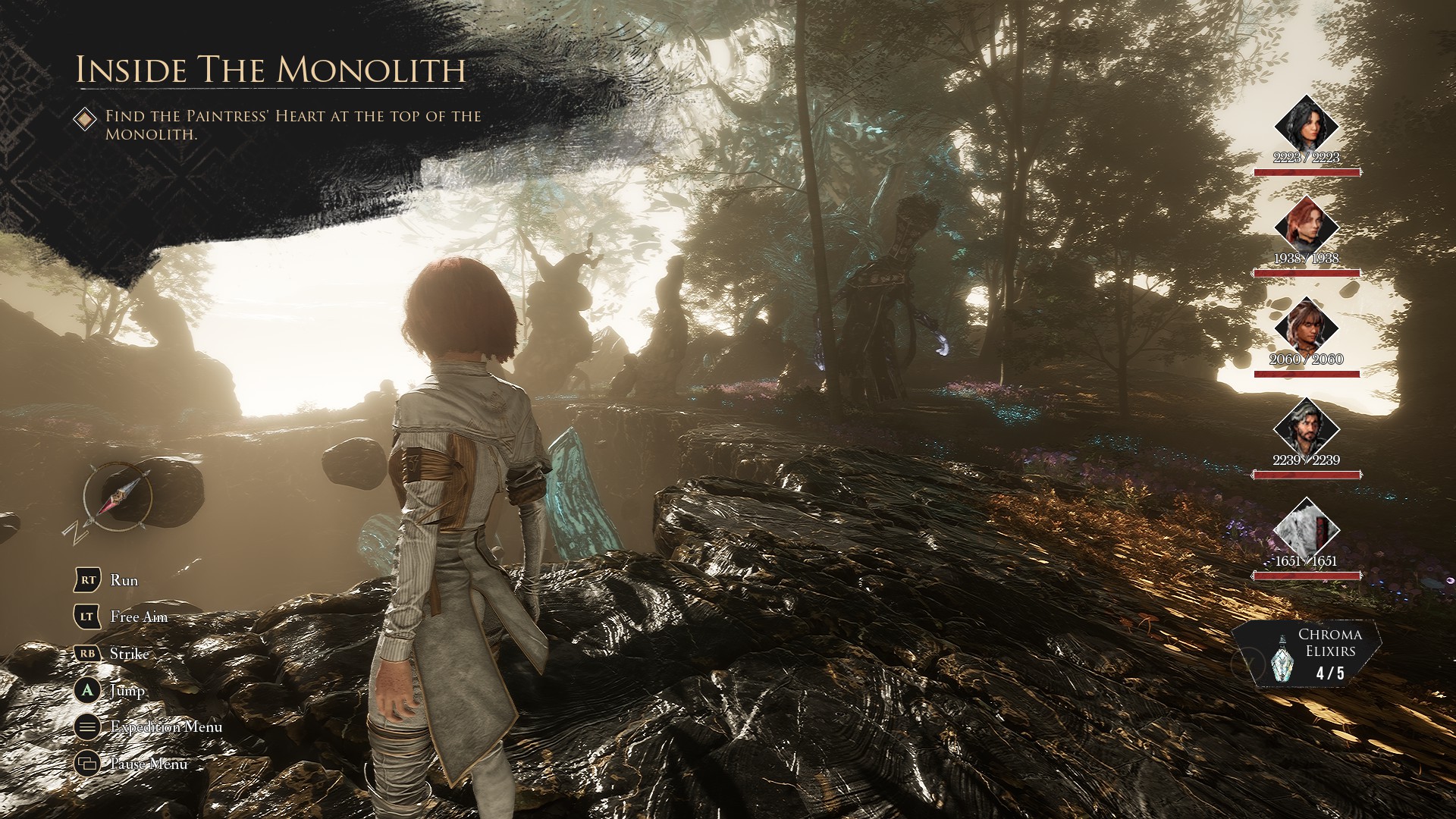
Task: Click the compass on the HUD
Action: click(118, 497)
